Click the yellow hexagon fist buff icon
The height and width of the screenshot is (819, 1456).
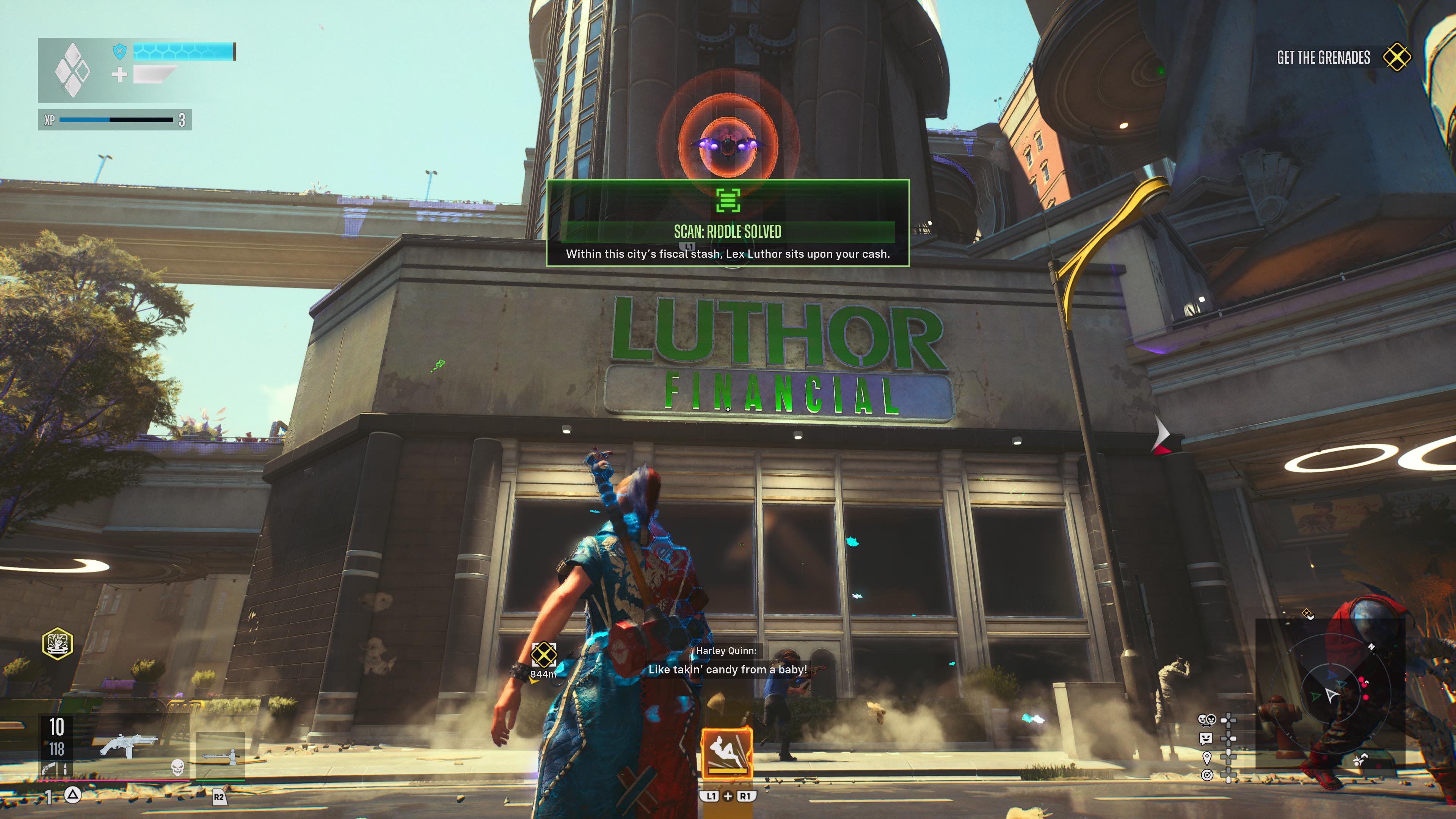[x=58, y=644]
